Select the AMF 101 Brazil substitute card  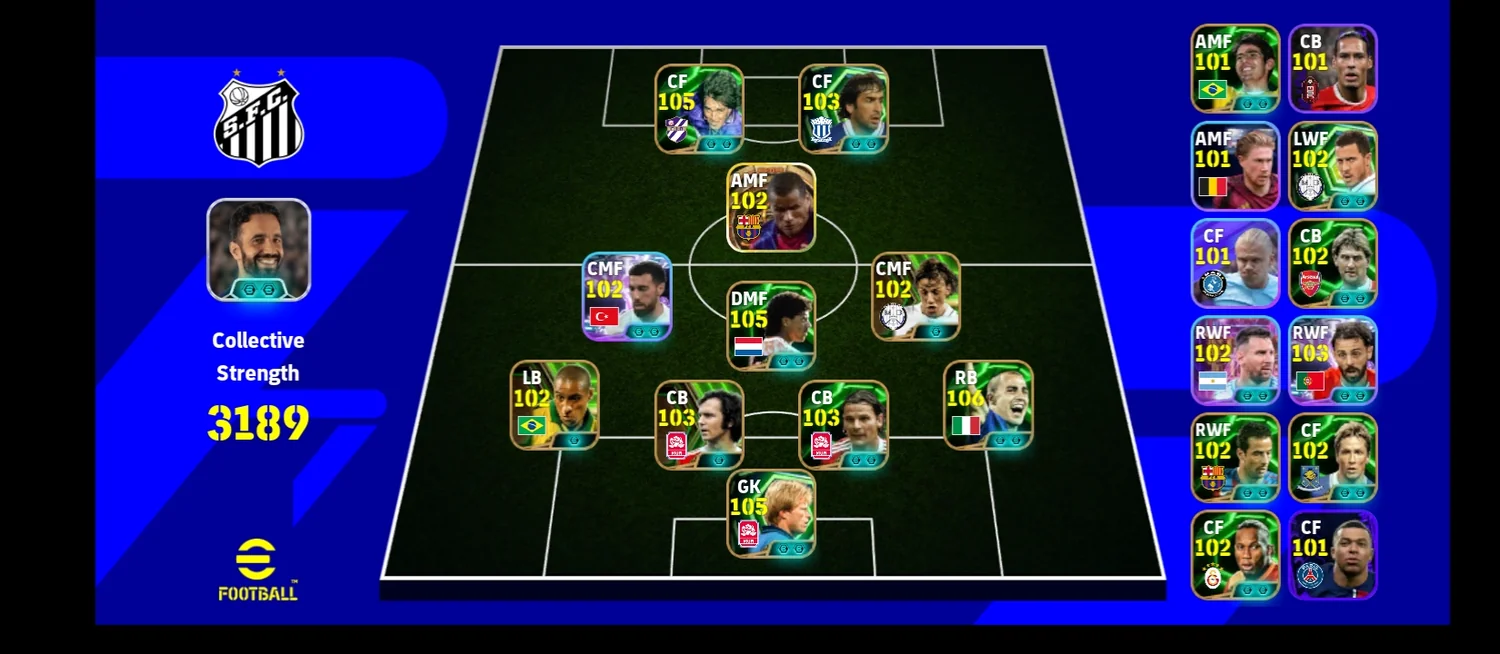pos(1235,68)
